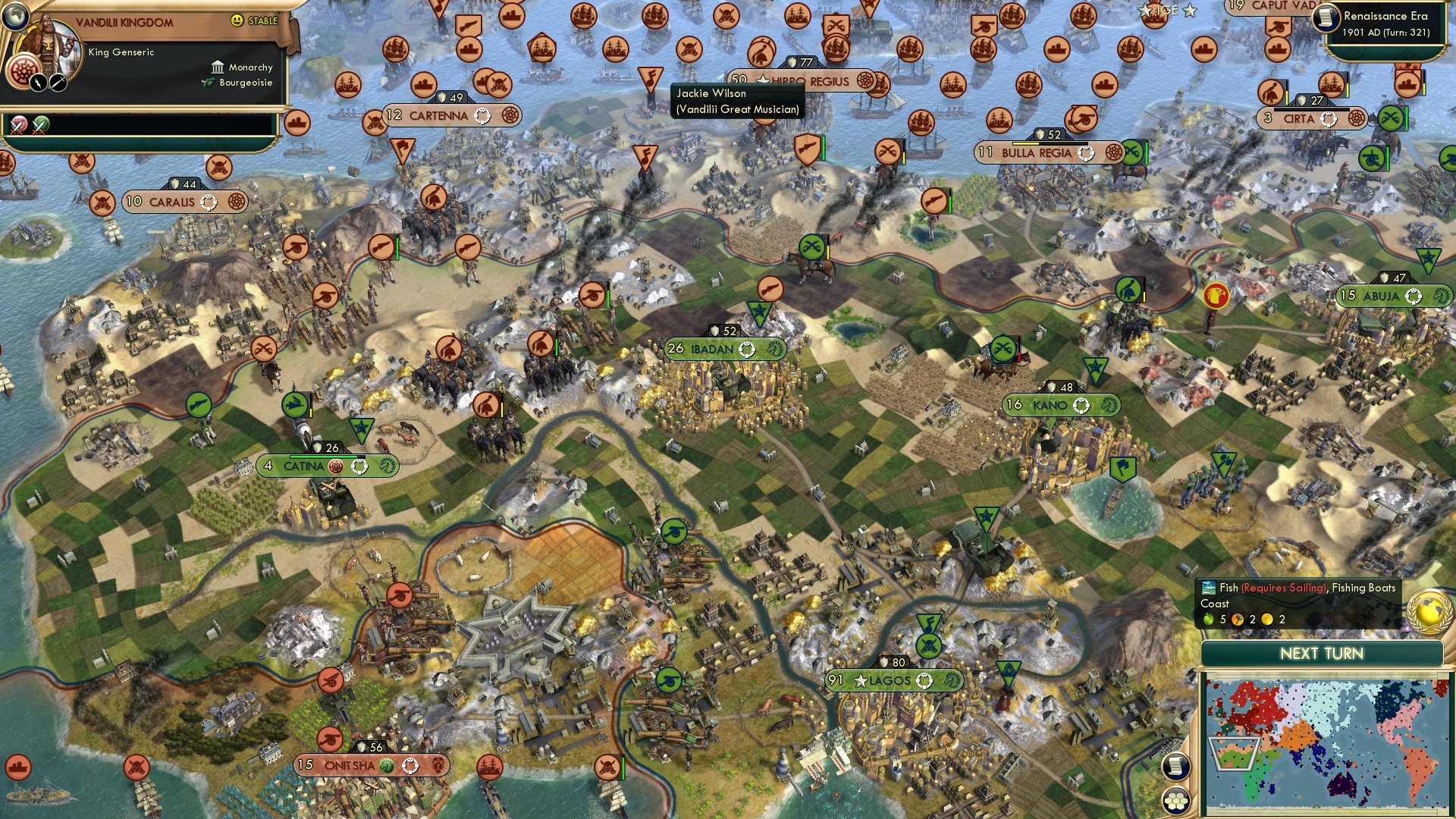Screen dimensions: 1456x819
Task: Expand the Kano city banner
Action: click(1047, 405)
